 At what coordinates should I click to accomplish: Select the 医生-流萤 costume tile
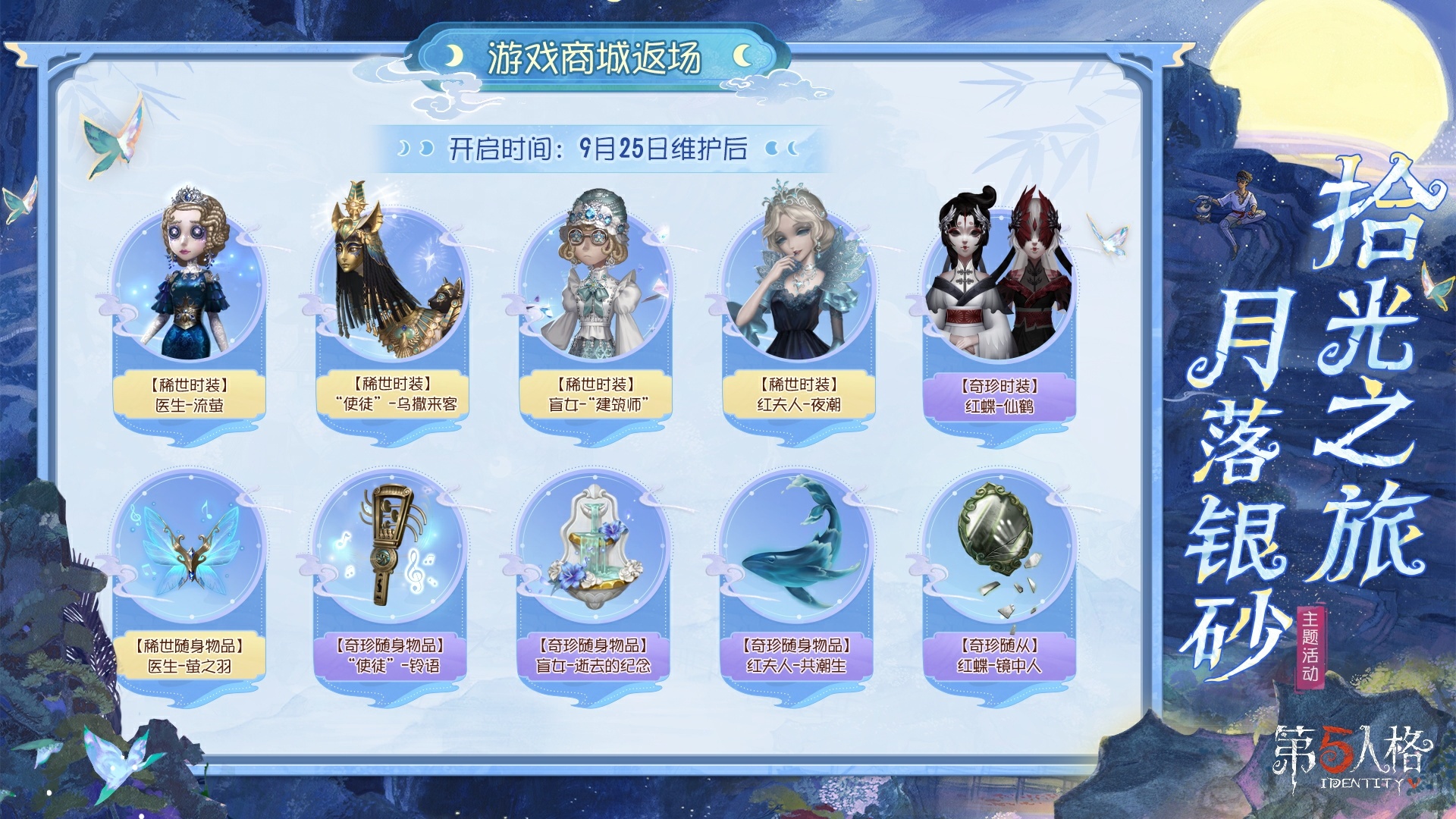click(x=190, y=303)
